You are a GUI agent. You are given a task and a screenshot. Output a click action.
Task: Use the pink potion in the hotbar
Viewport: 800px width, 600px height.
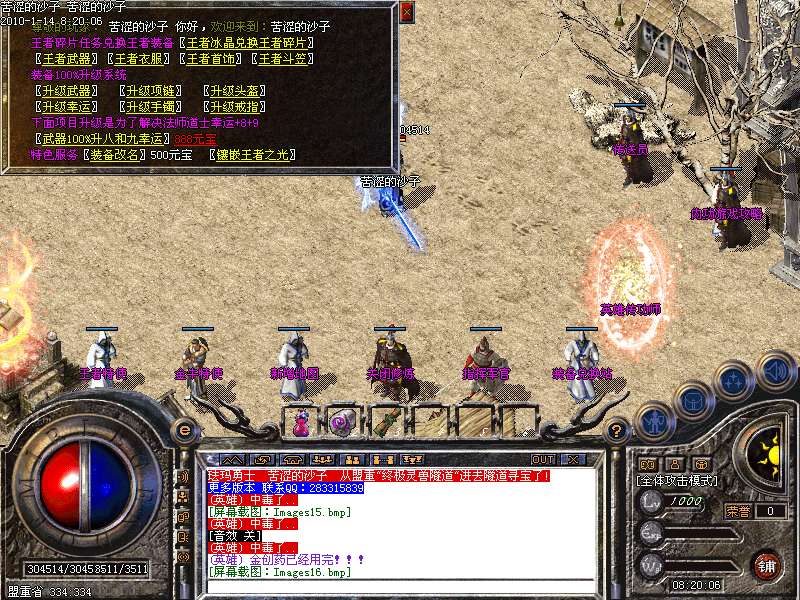[x=300, y=423]
